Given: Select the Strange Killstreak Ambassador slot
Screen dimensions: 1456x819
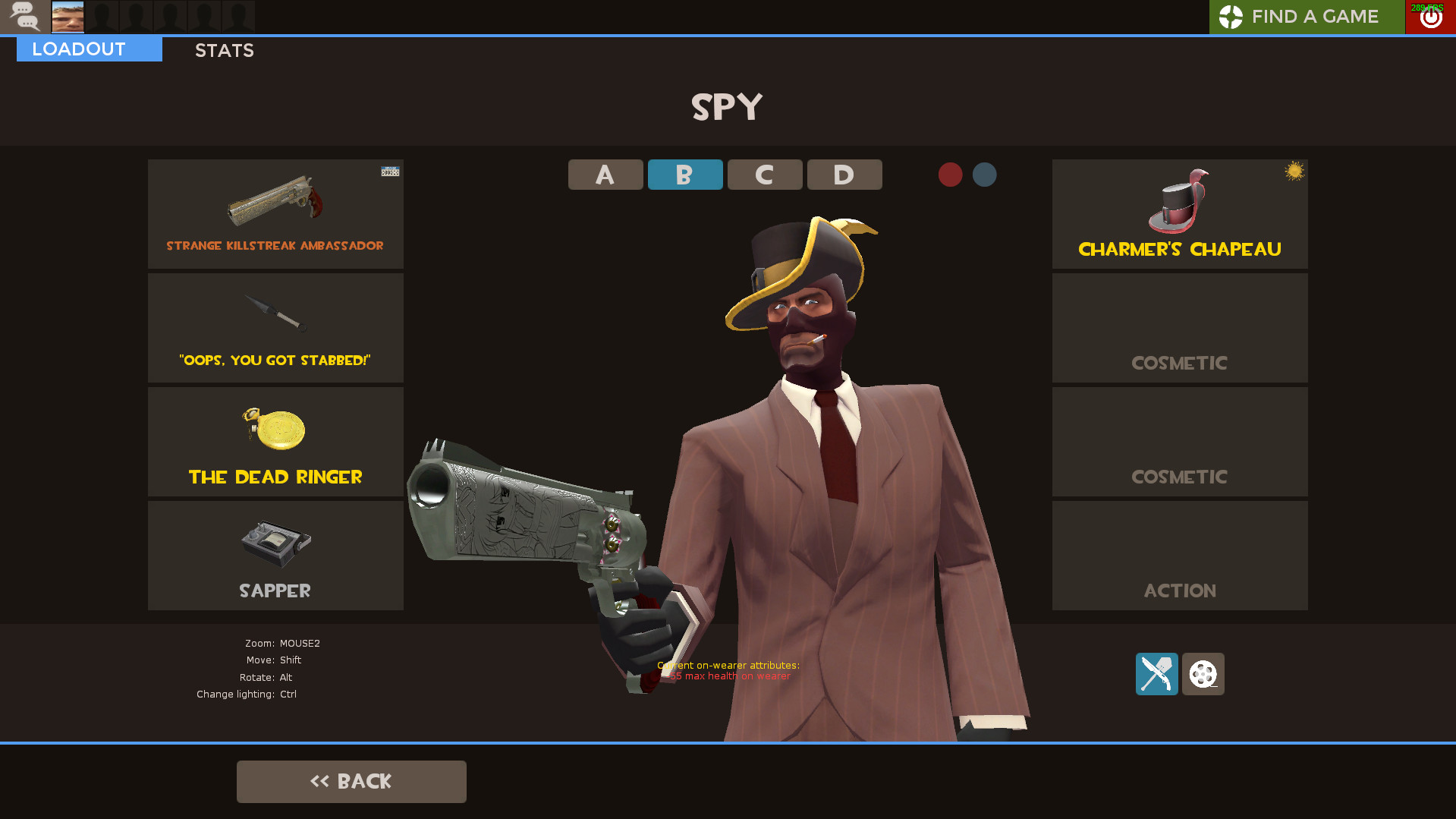Looking at the screenshot, I should (x=275, y=214).
